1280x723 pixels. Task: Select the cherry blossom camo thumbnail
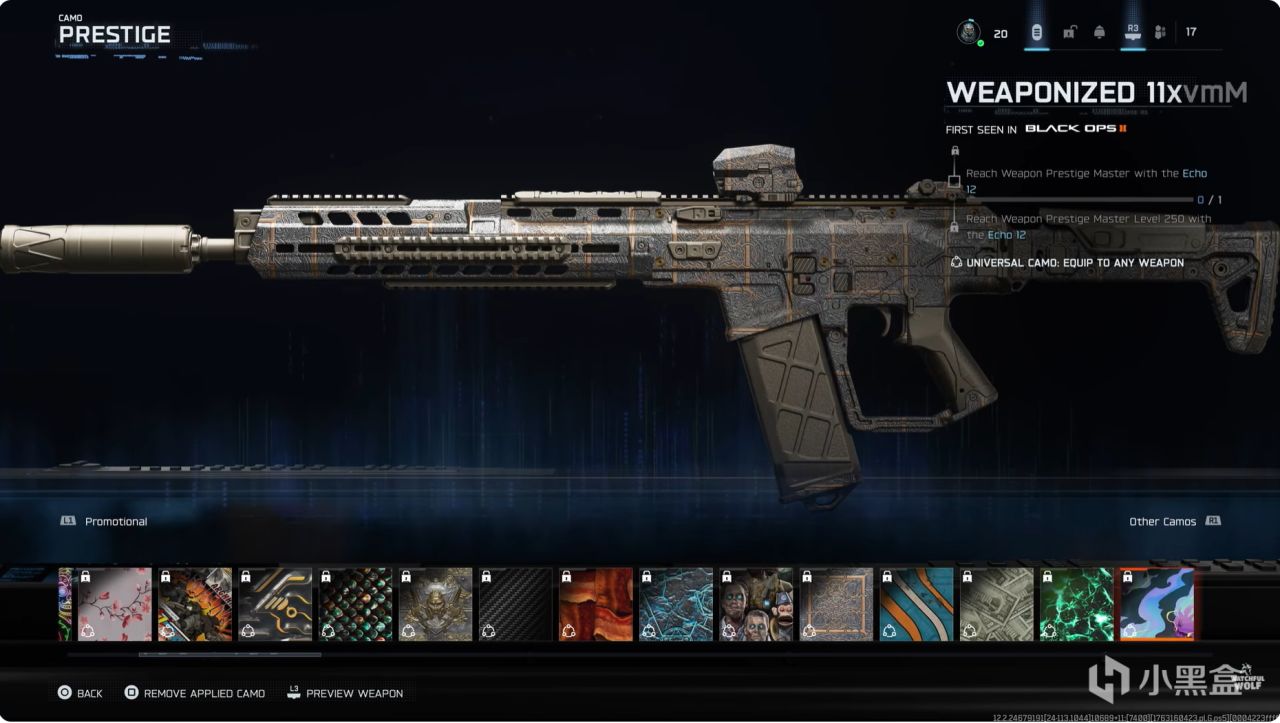[115, 604]
